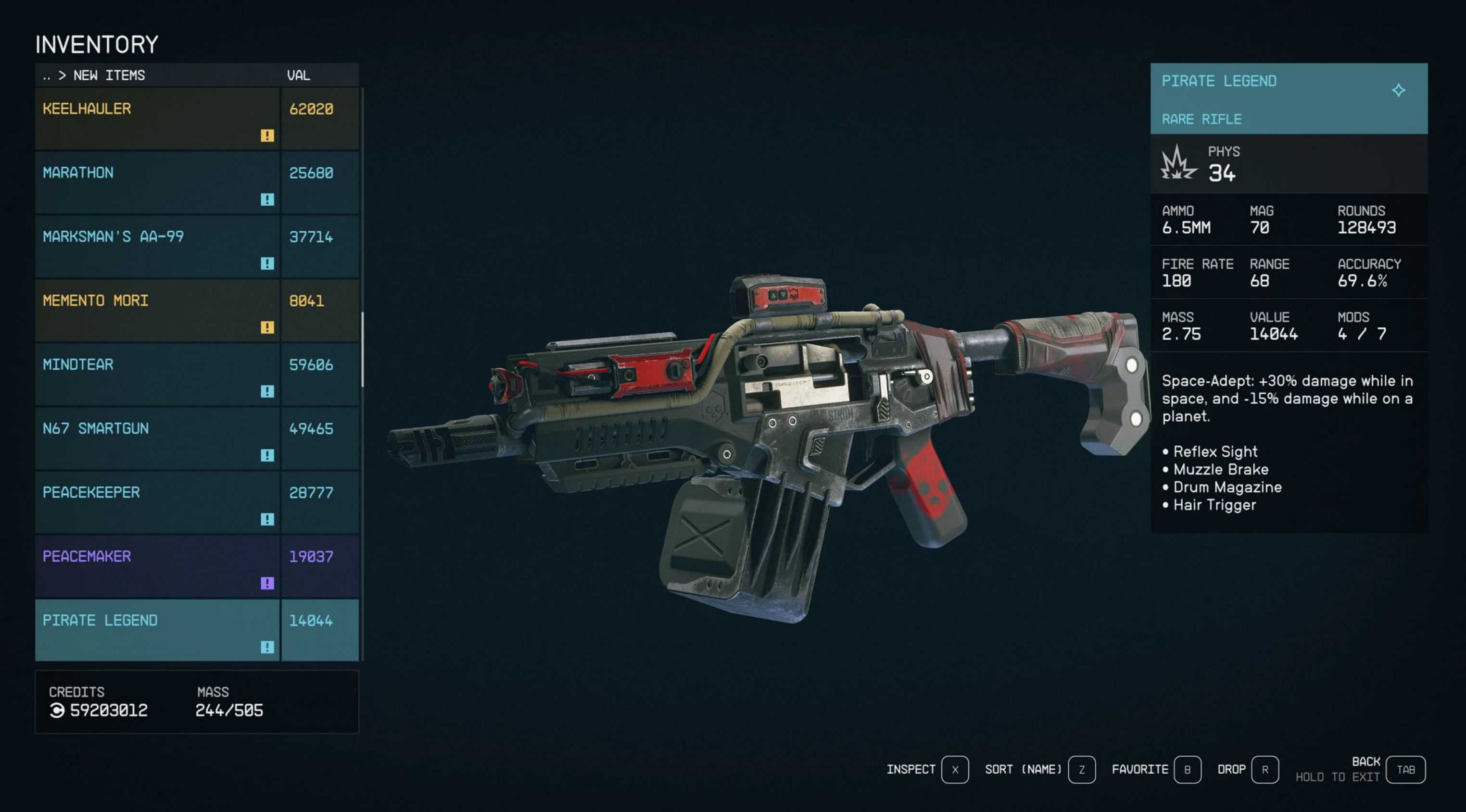Drop the selected Pirate Legend rifle
Image resolution: width=1466 pixels, height=812 pixels.
(1264, 769)
